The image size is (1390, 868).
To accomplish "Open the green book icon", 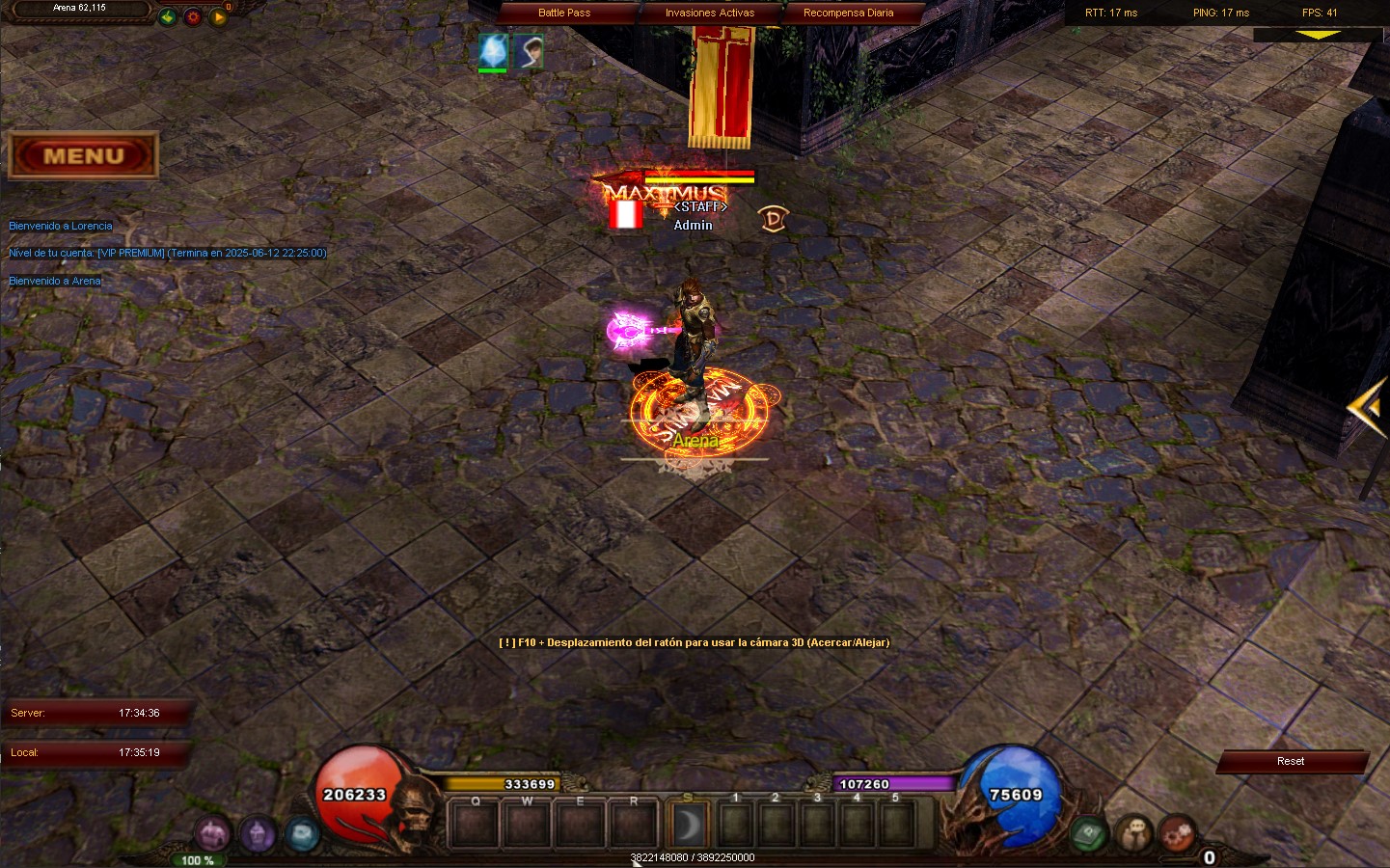I will click(x=1089, y=831).
